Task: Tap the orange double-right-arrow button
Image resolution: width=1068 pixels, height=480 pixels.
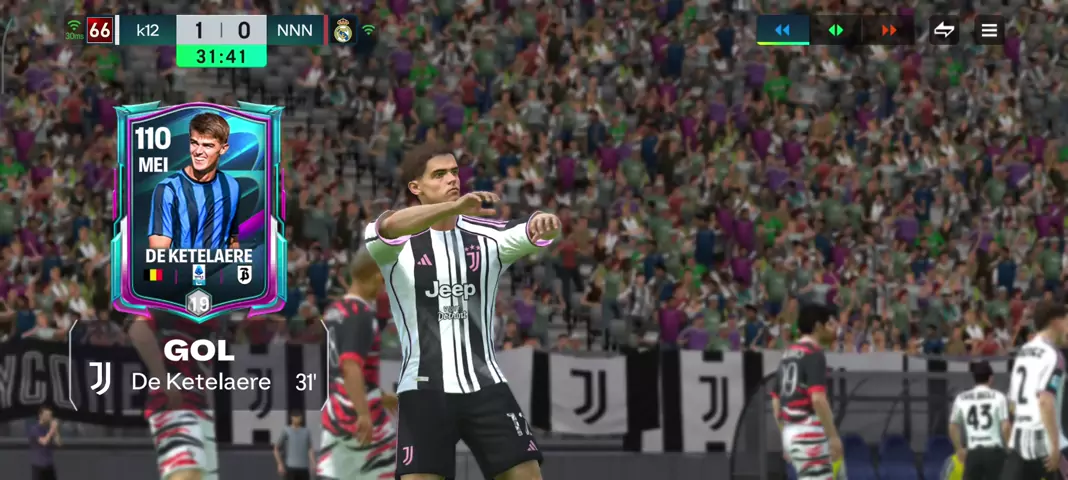Action: tap(889, 30)
